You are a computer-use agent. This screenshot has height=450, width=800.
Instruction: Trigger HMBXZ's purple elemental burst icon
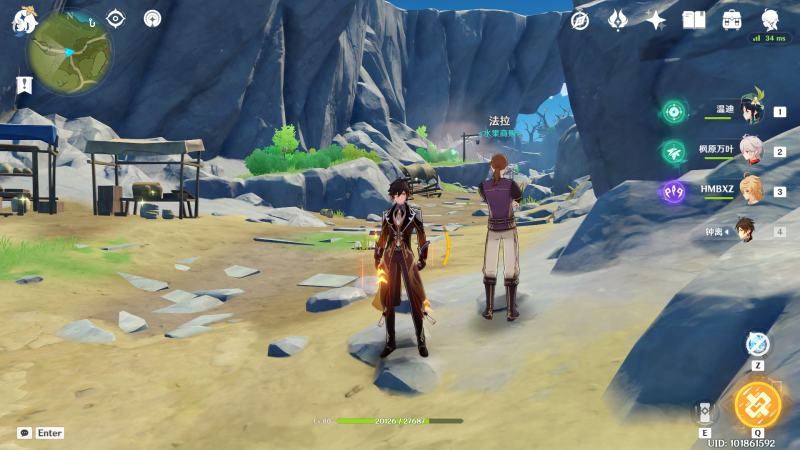672,190
